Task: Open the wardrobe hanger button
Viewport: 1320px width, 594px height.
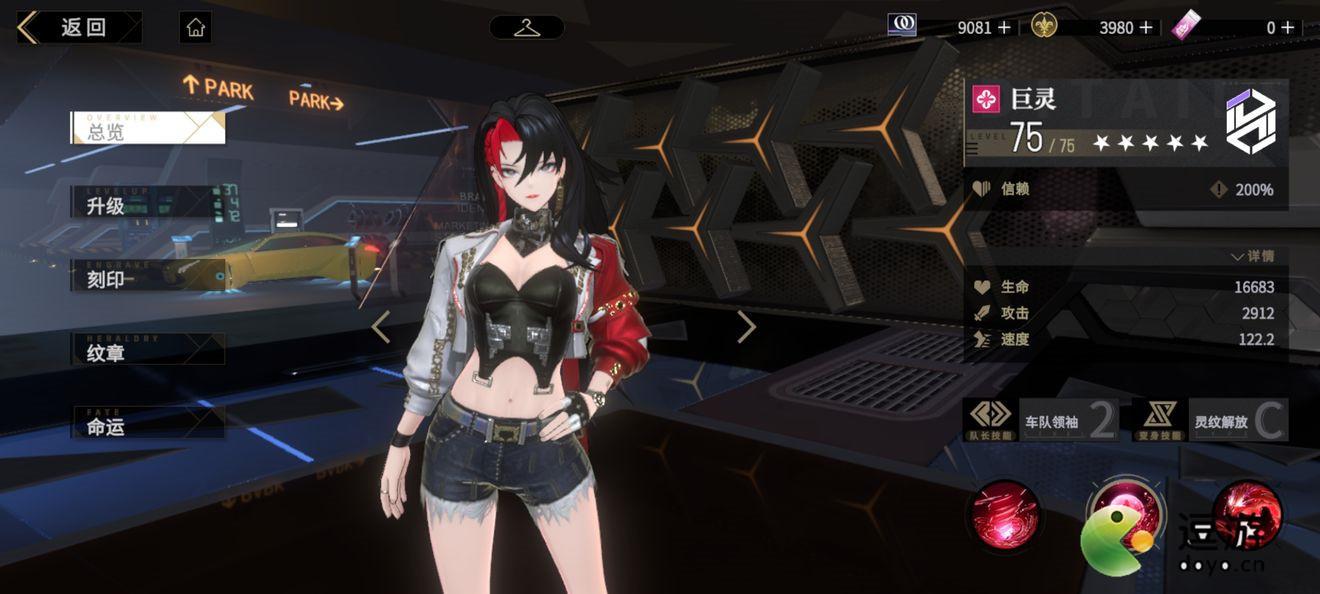Action: click(x=527, y=27)
